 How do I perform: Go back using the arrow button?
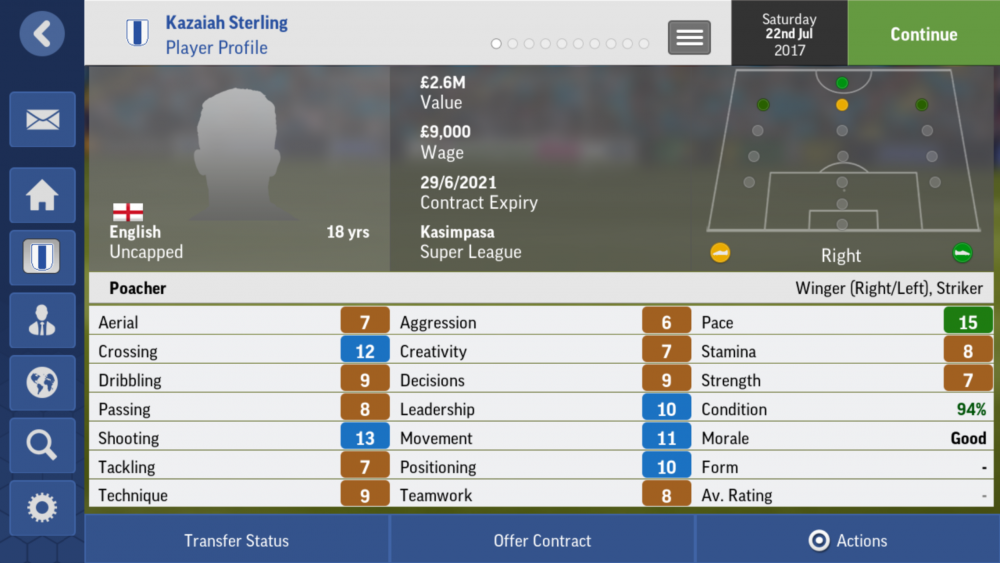tap(42, 34)
